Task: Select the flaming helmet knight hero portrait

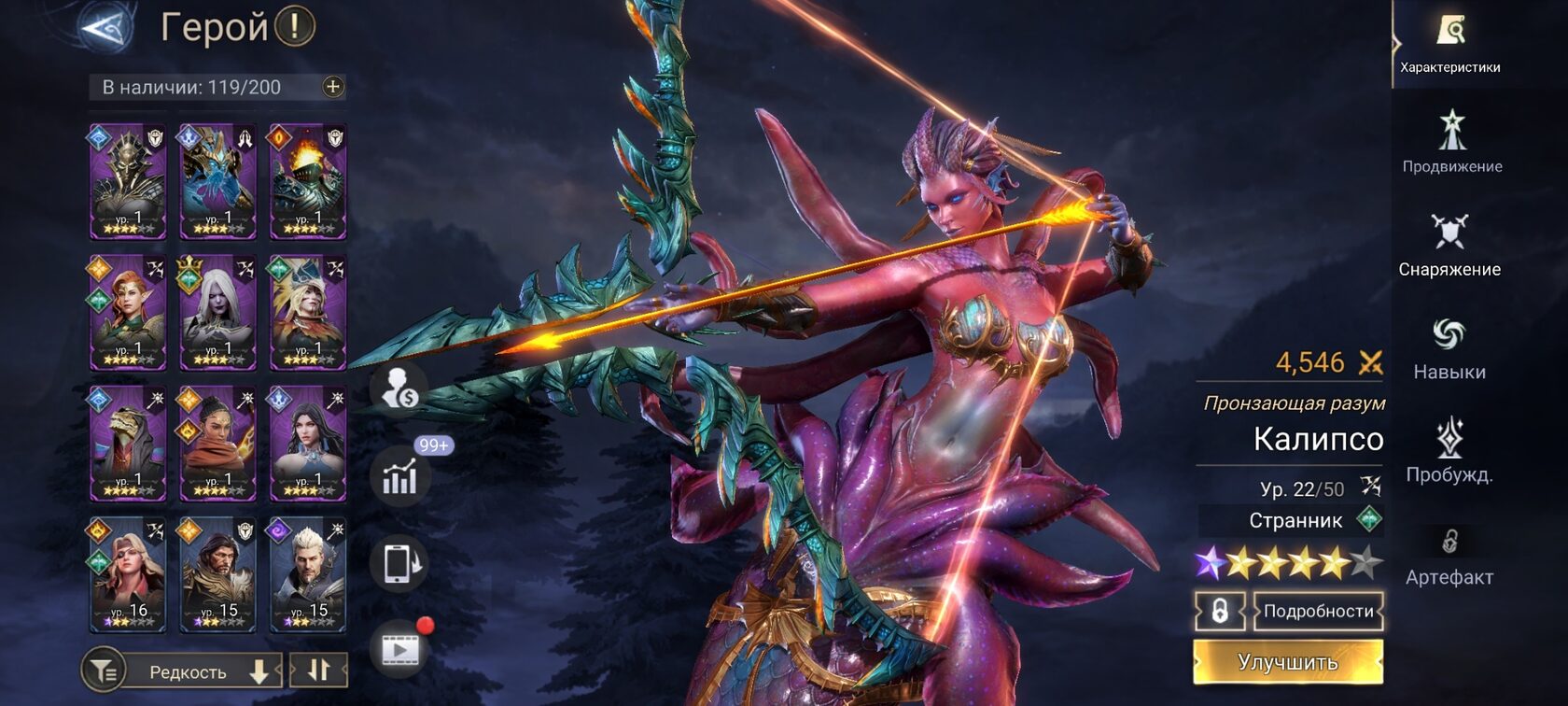Action: (x=308, y=182)
